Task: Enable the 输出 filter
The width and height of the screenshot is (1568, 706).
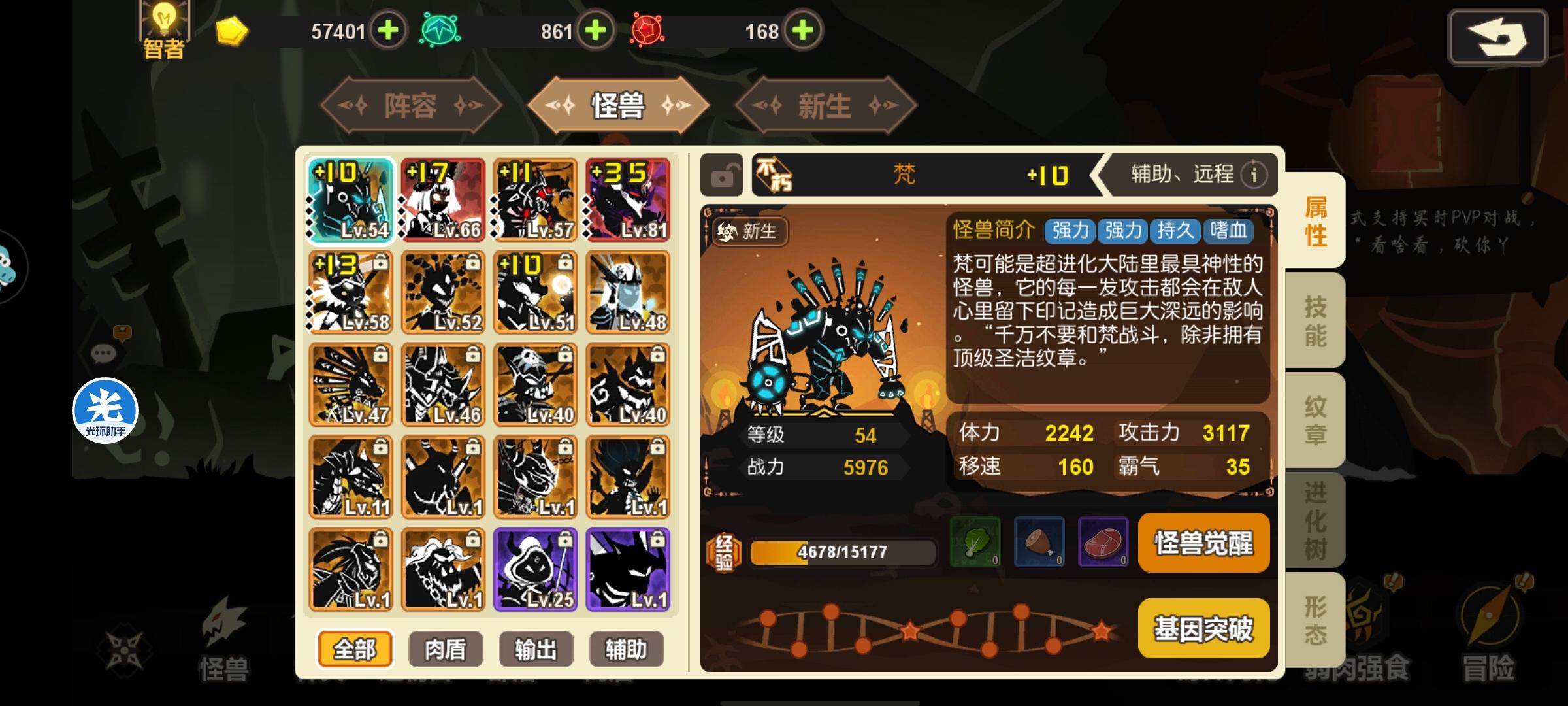Action: click(x=537, y=649)
